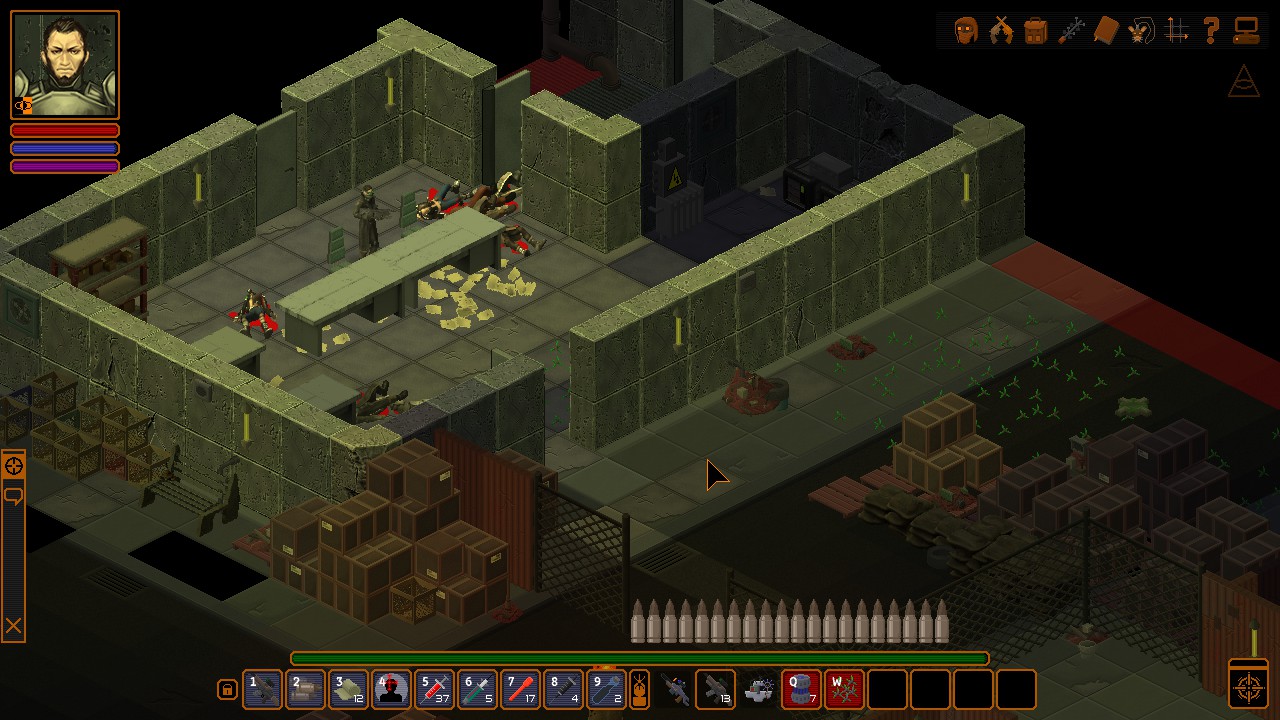Open the crossed pistols combat stats icon

point(1001,31)
